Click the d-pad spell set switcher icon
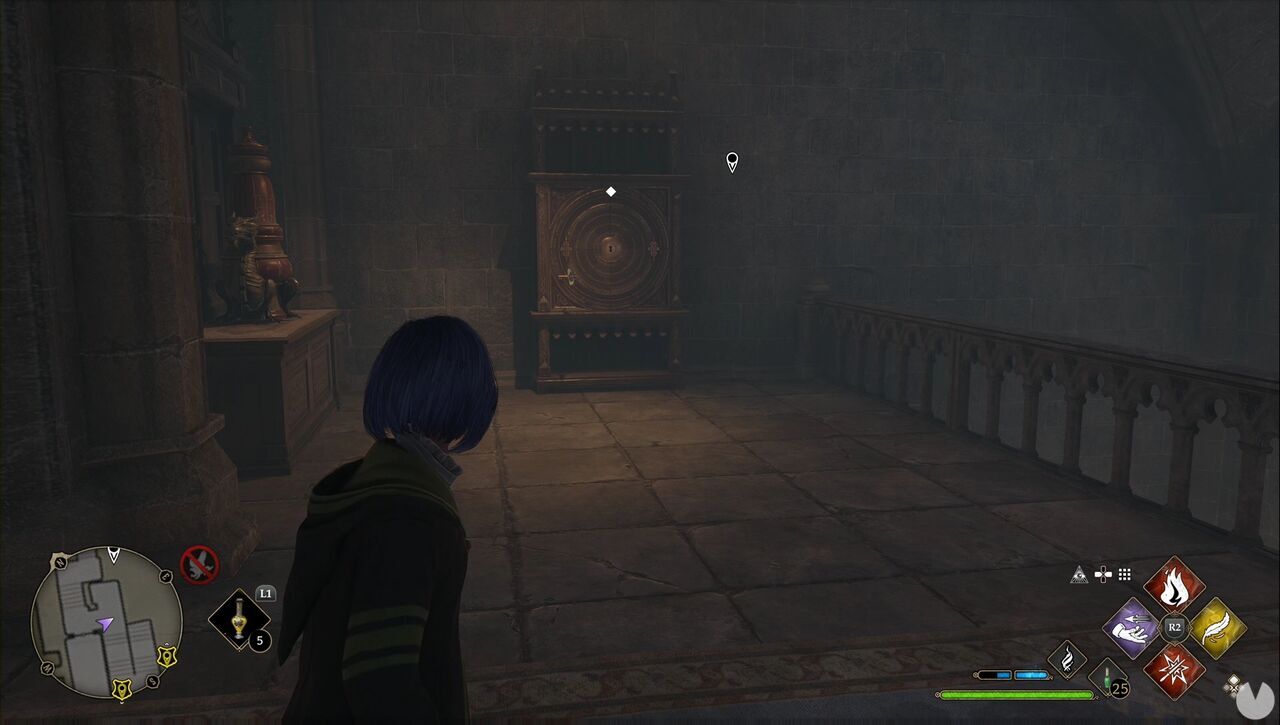 point(1103,574)
